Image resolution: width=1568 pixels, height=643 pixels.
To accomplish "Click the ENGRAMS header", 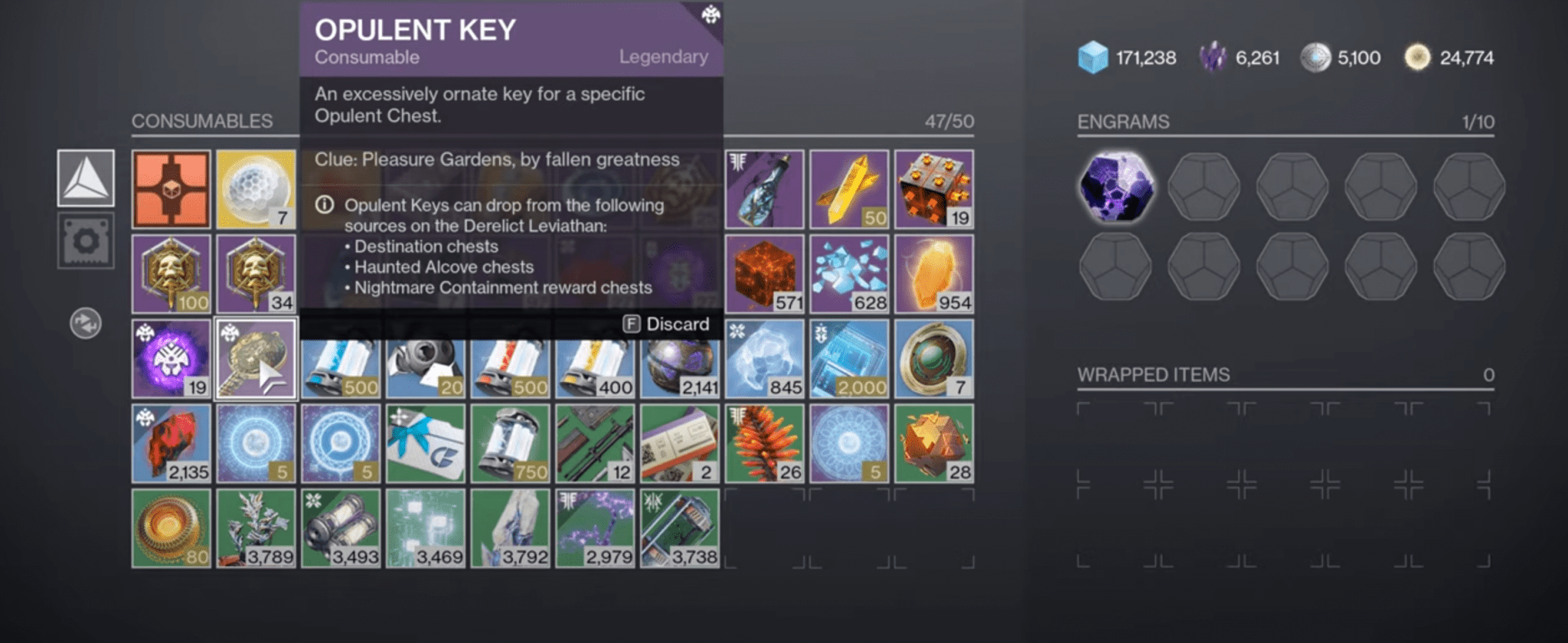I will click(x=1121, y=122).
